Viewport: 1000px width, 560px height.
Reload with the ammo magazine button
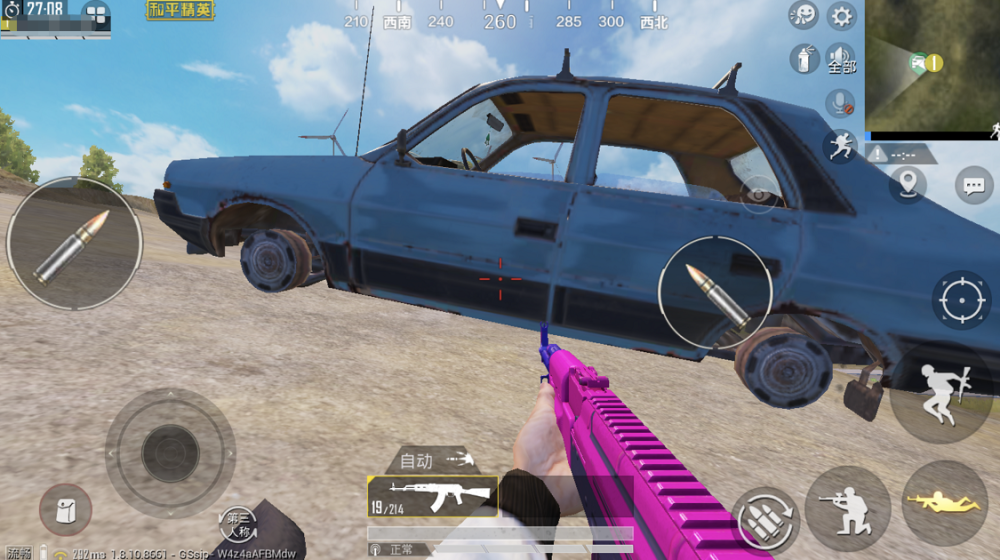766,519
